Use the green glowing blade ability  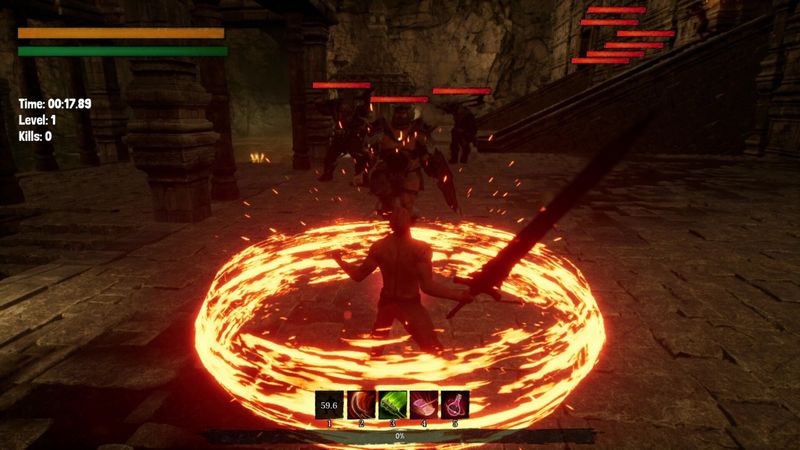coord(392,404)
